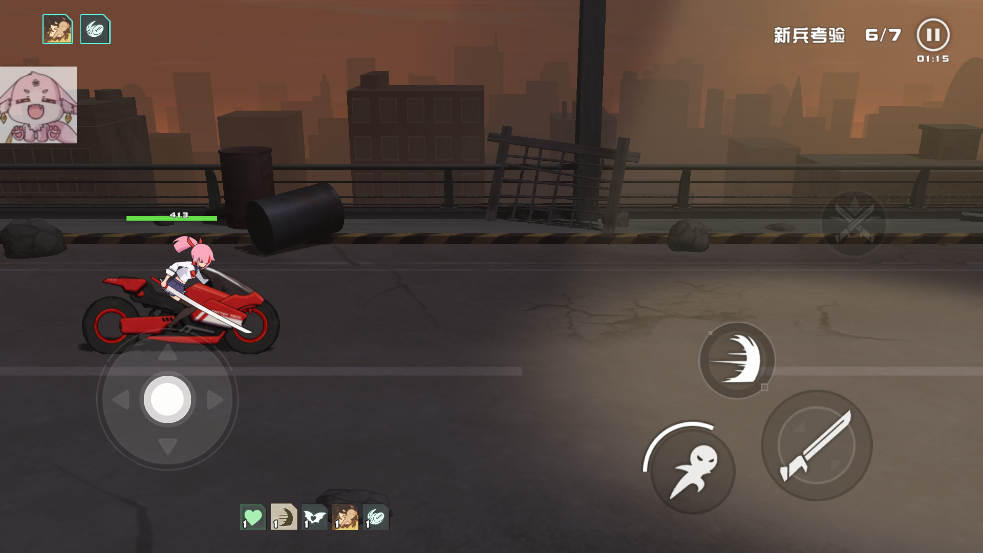Click the center of the virtual joystick
The image size is (983, 553).
pyautogui.click(x=167, y=400)
